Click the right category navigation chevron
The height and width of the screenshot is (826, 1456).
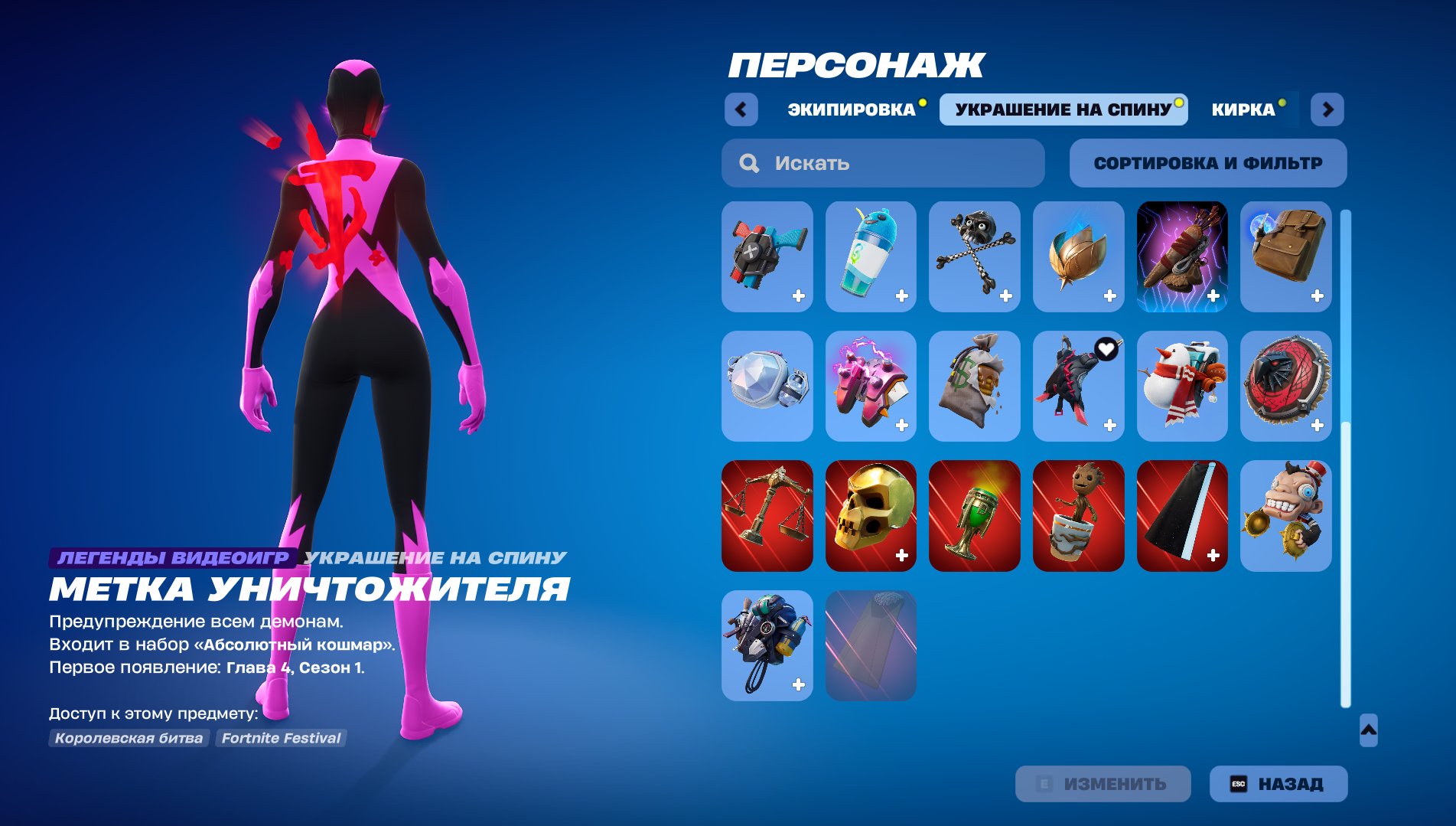[x=1329, y=109]
